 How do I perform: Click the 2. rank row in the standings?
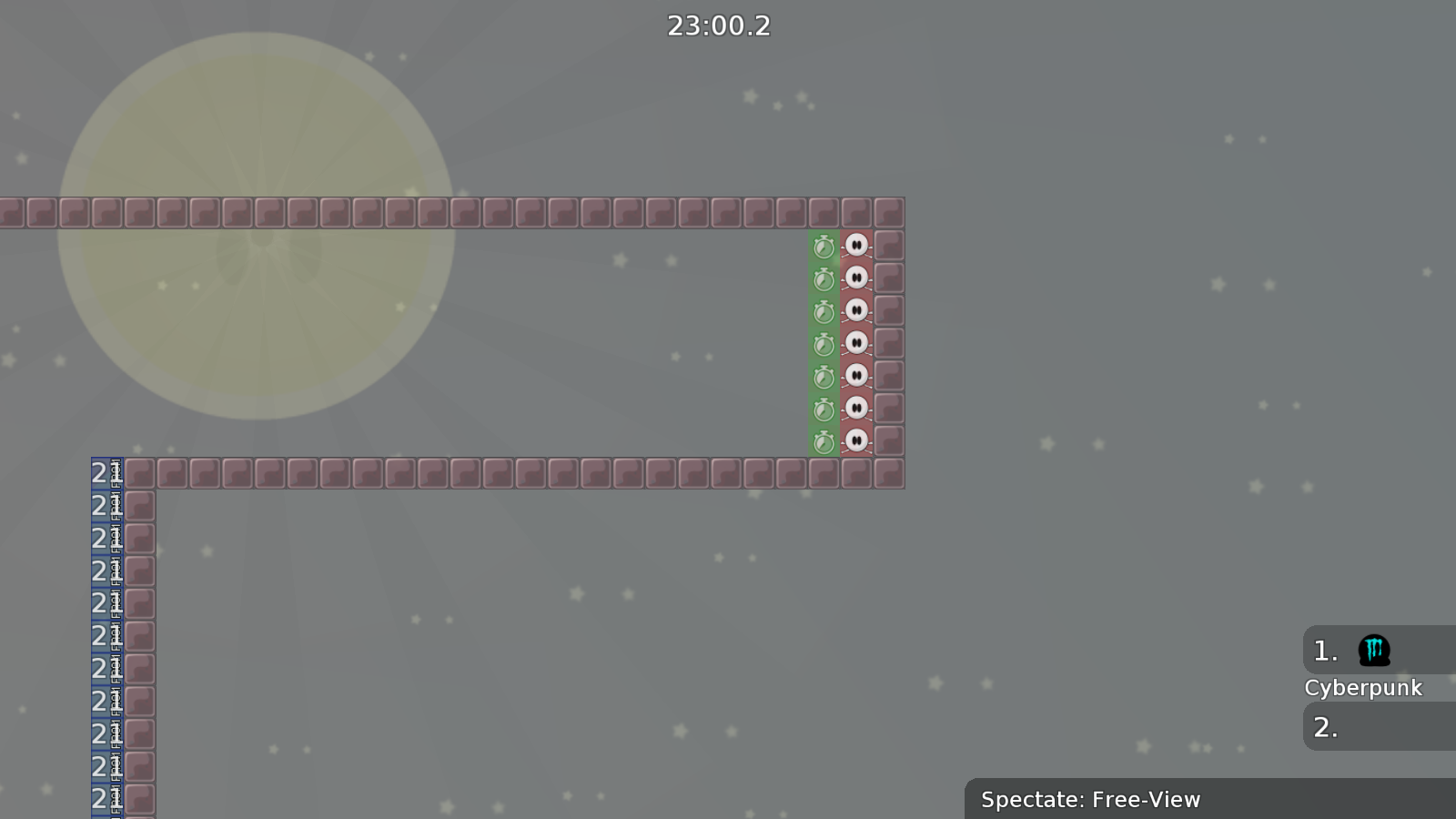pyautogui.click(x=1325, y=727)
